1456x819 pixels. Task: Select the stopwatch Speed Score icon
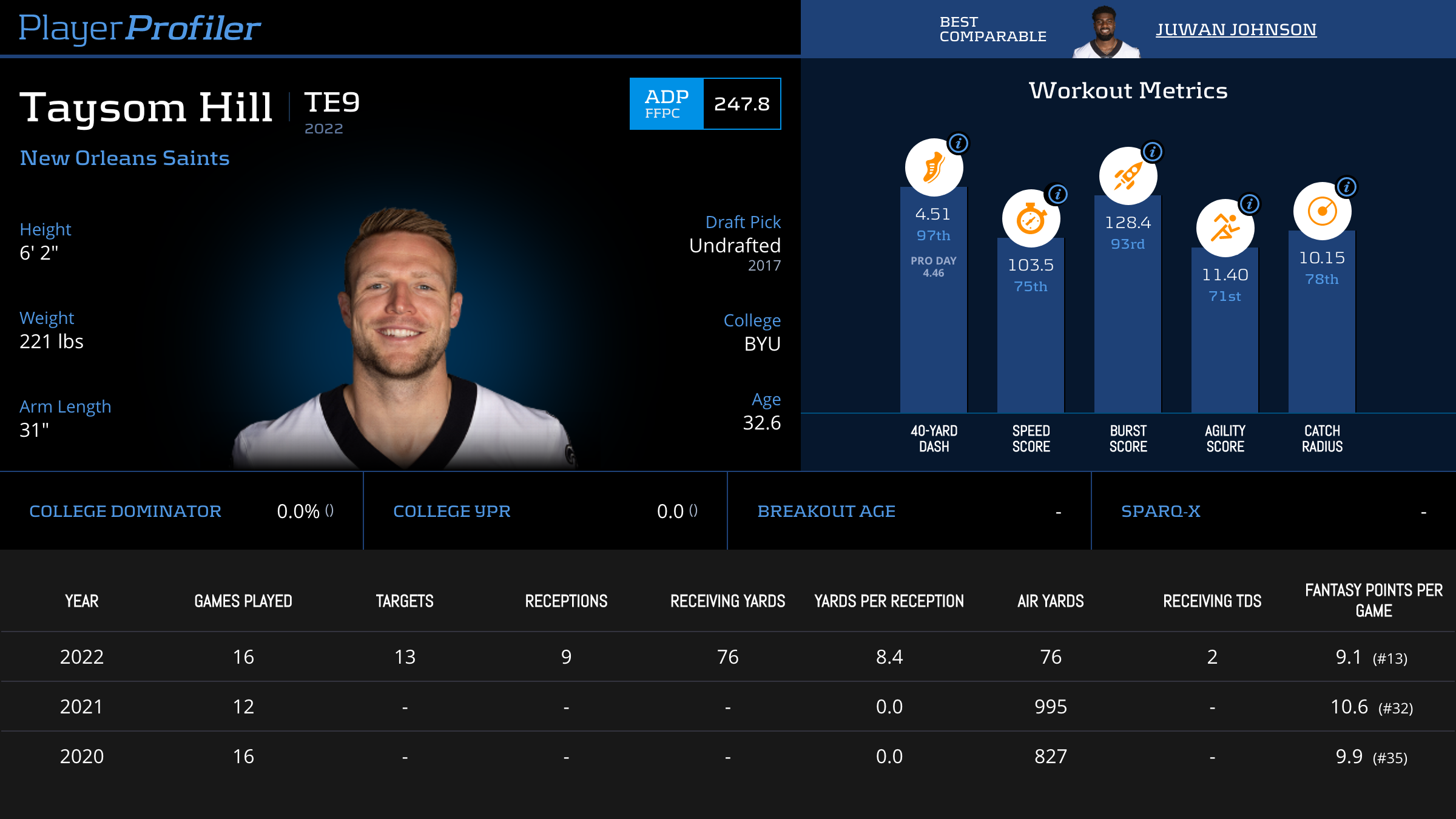pos(1030,218)
